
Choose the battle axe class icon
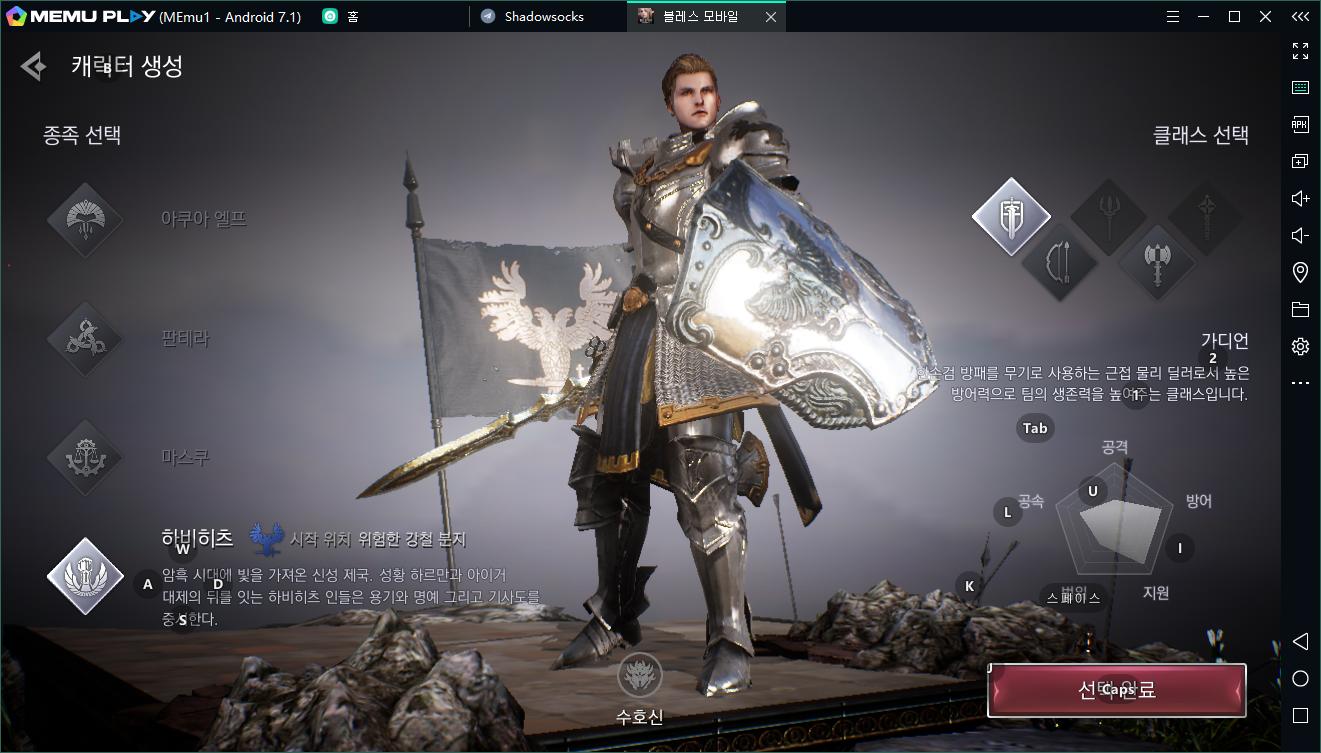1157,264
